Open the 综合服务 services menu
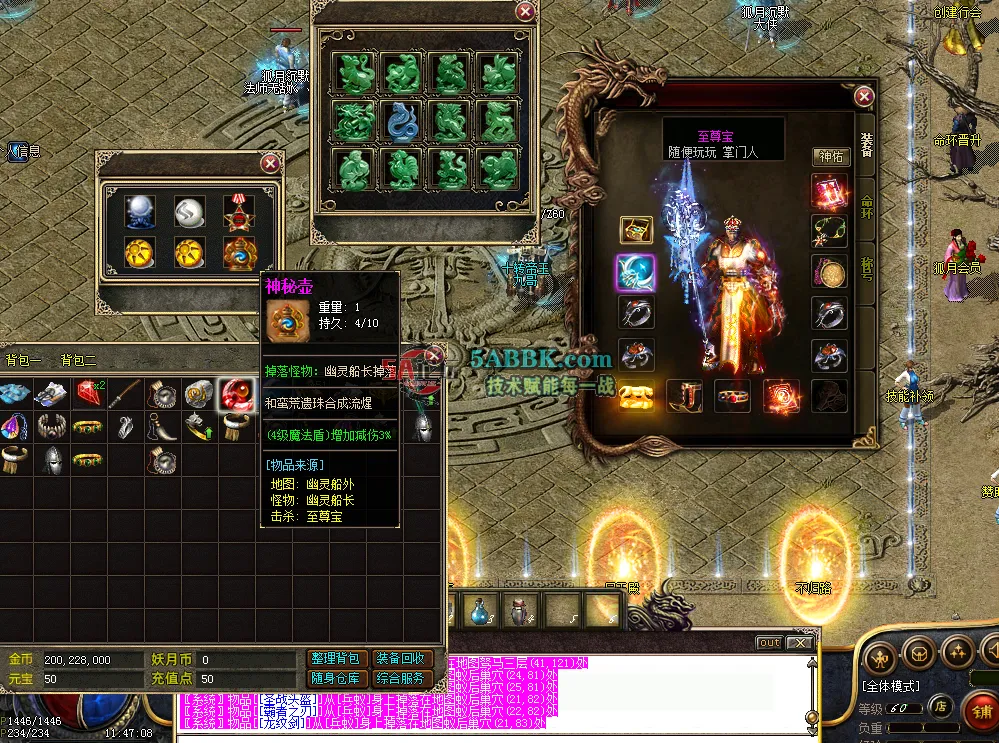The image size is (999, 743). click(x=402, y=679)
